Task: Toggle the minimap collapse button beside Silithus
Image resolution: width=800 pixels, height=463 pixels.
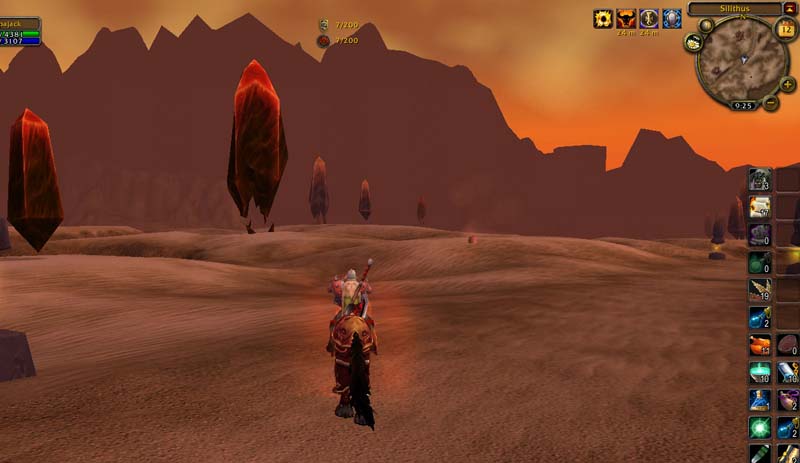Action: [x=790, y=8]
